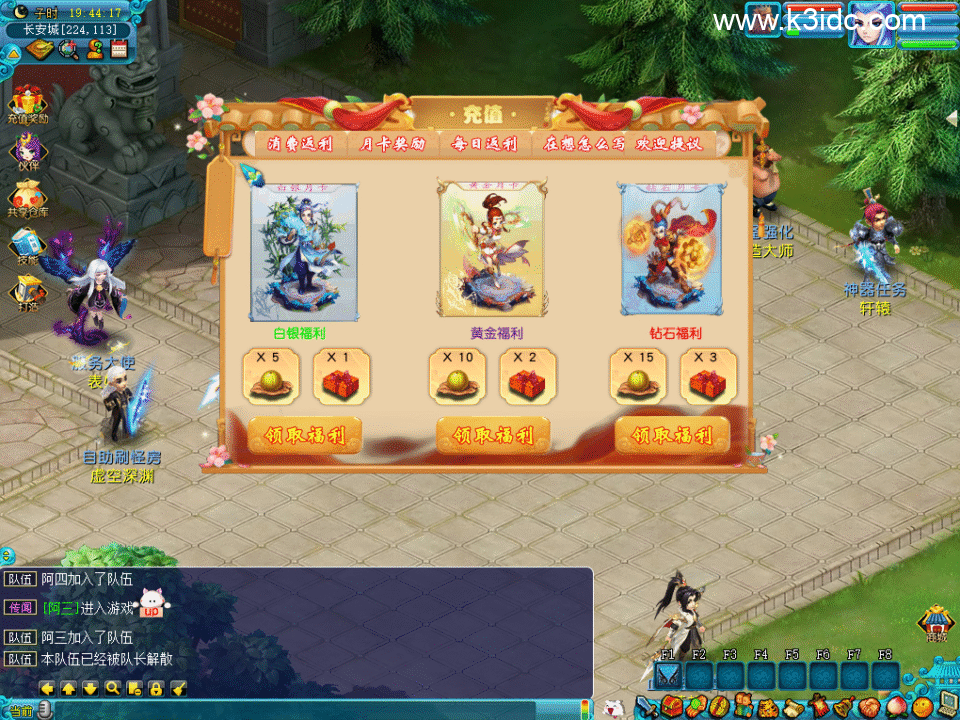Claim the 黄金福利 gold reward

[x=492, y=435]
